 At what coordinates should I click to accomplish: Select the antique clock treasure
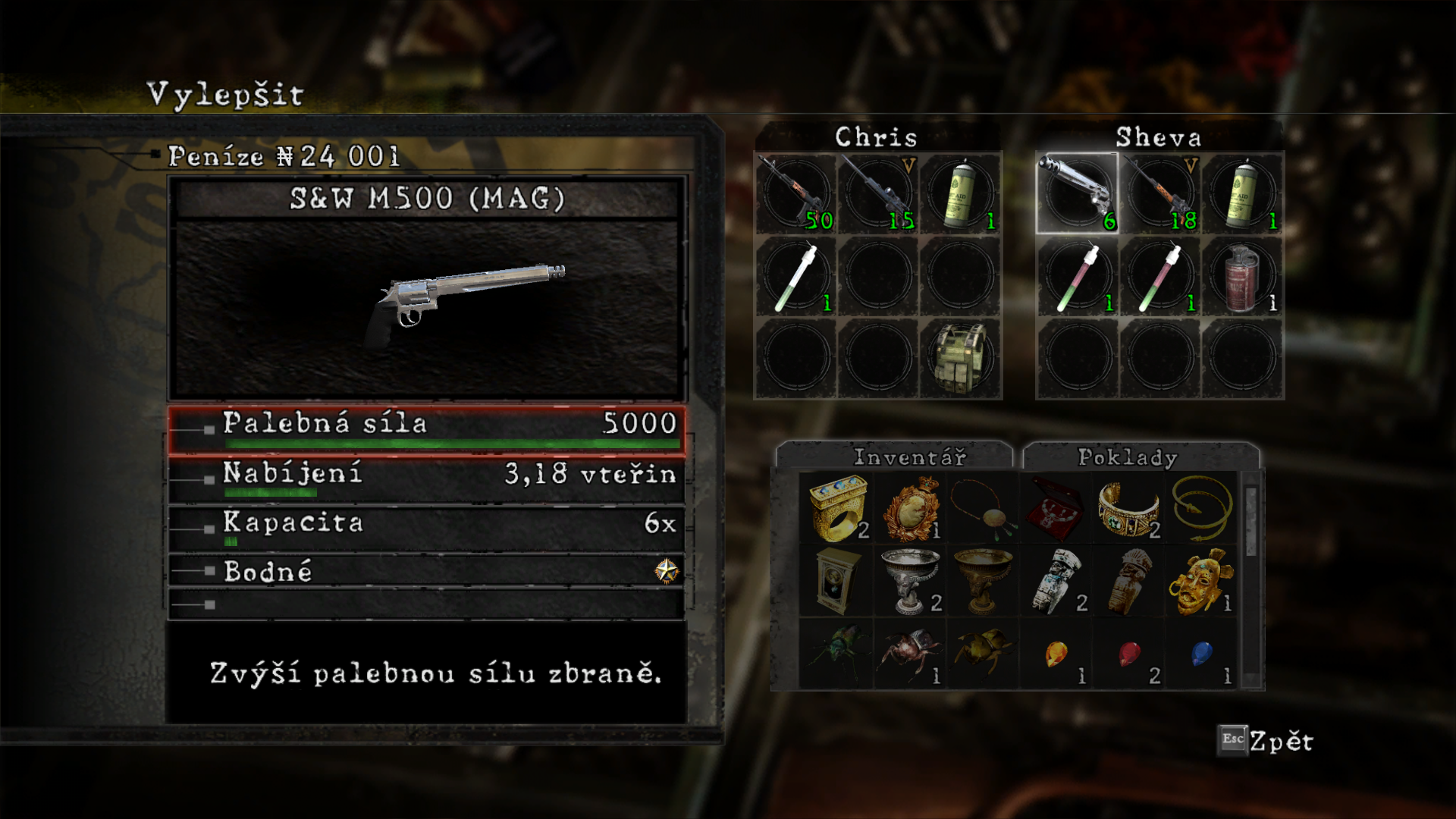836,580
